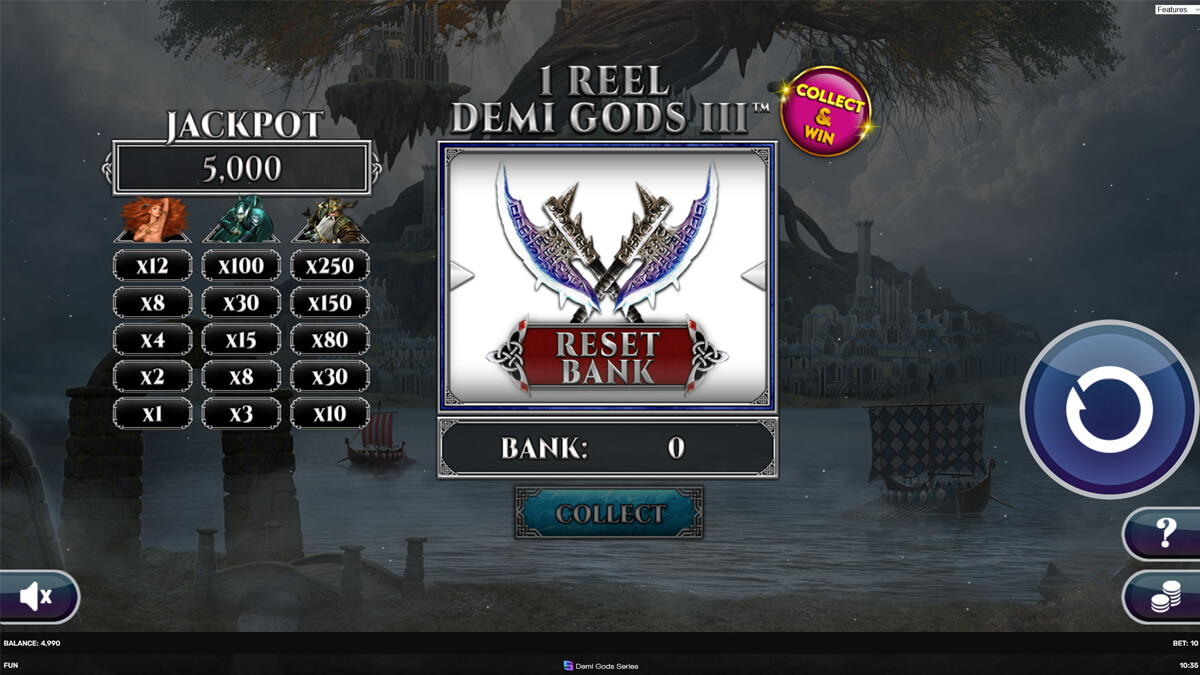This screenshot has height=675, width=1200.
Task: Toggle the muted sound speaker button
Action: [37, 597]
